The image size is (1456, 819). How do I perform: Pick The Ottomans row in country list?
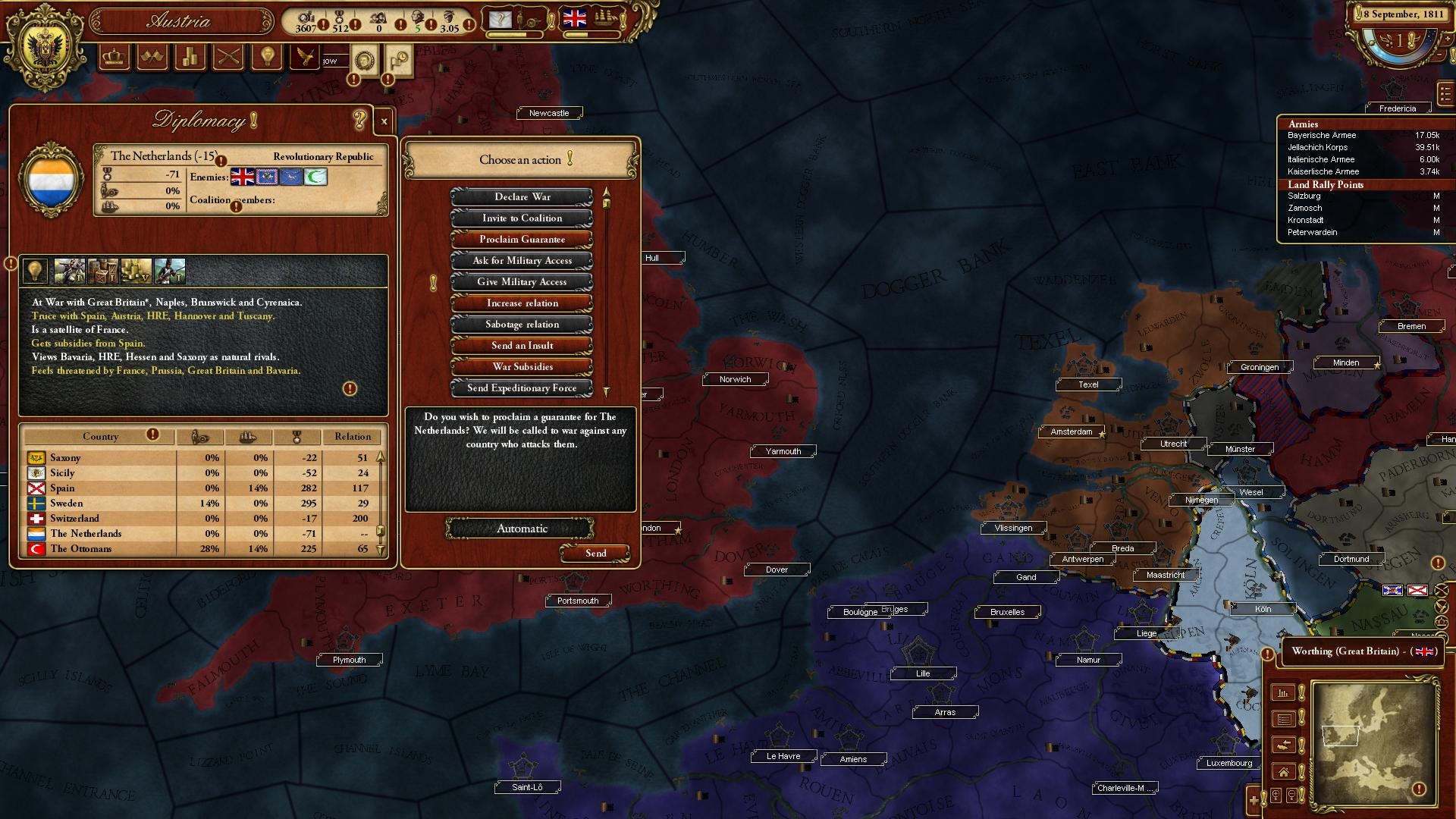tap(80, 549)
